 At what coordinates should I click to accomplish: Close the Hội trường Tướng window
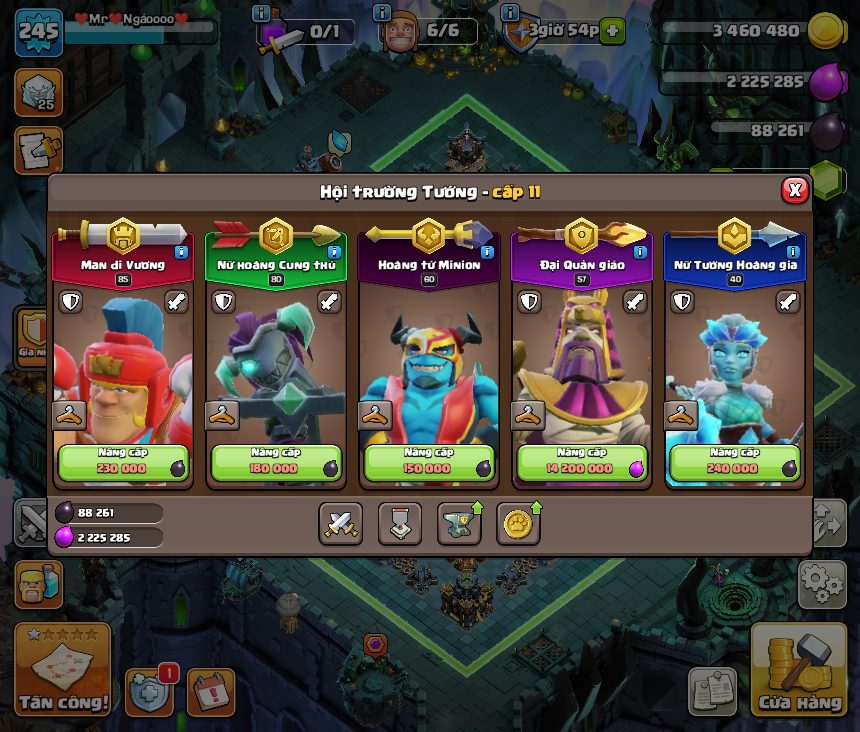[794, 190]
